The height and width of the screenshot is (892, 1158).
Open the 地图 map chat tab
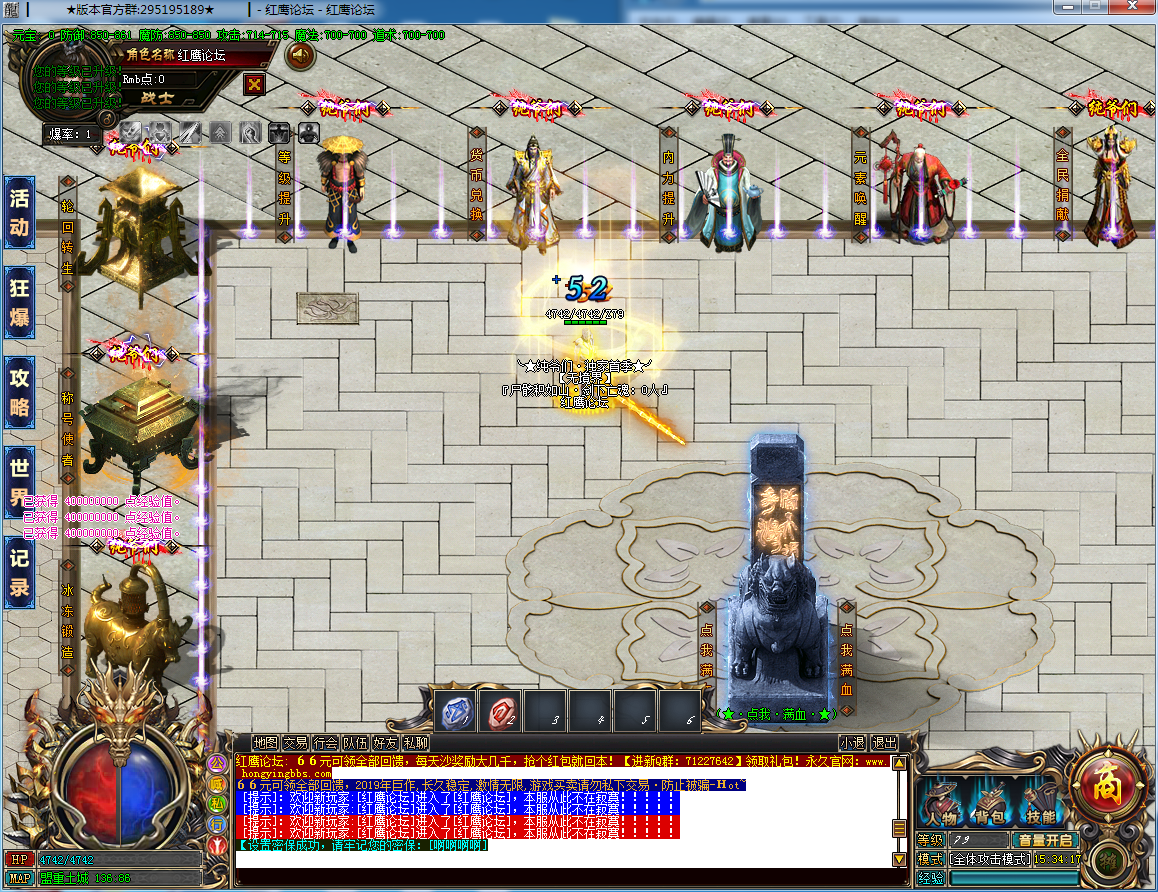(265, 743)
